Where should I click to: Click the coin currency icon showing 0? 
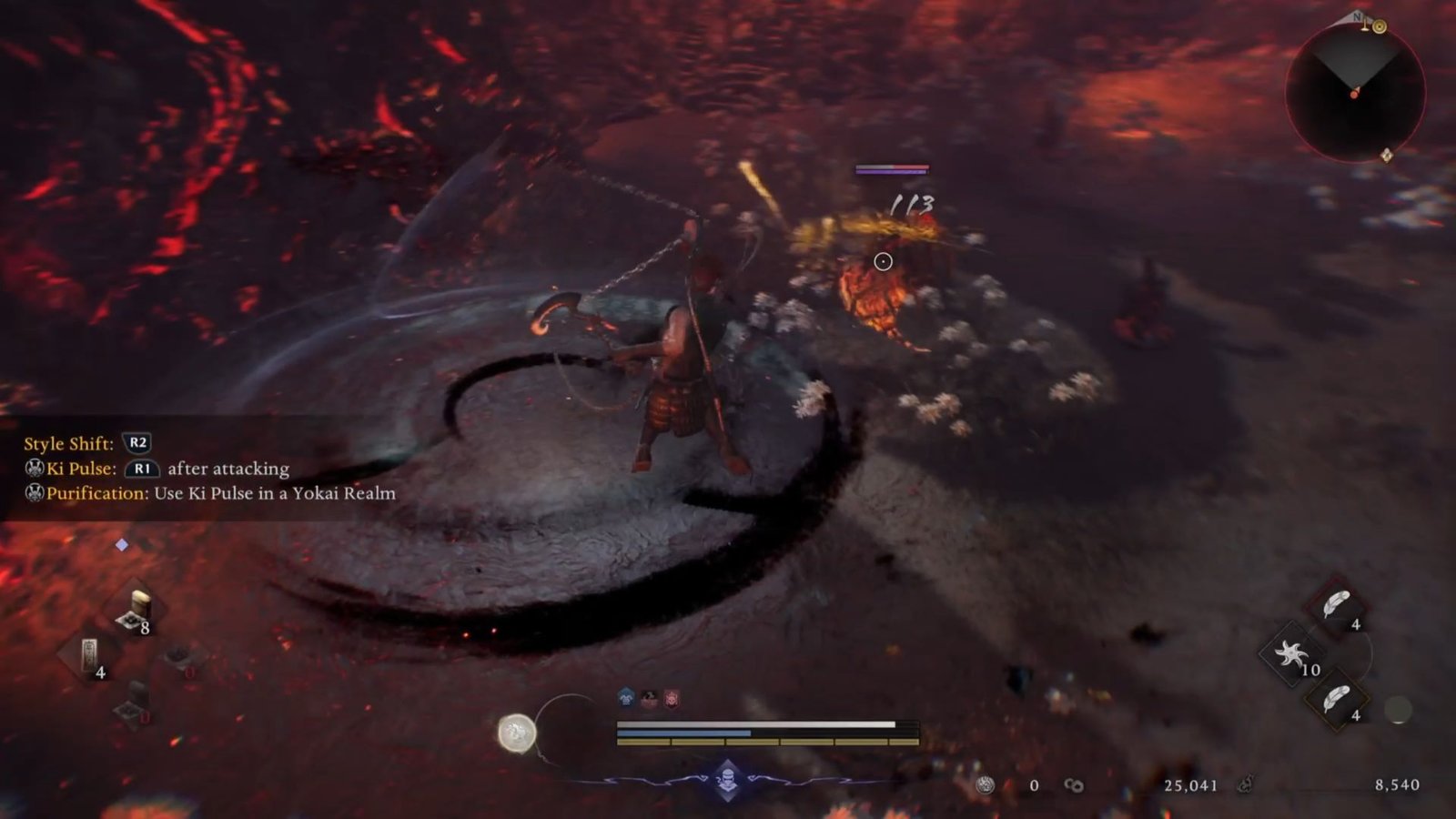(986, 784)
